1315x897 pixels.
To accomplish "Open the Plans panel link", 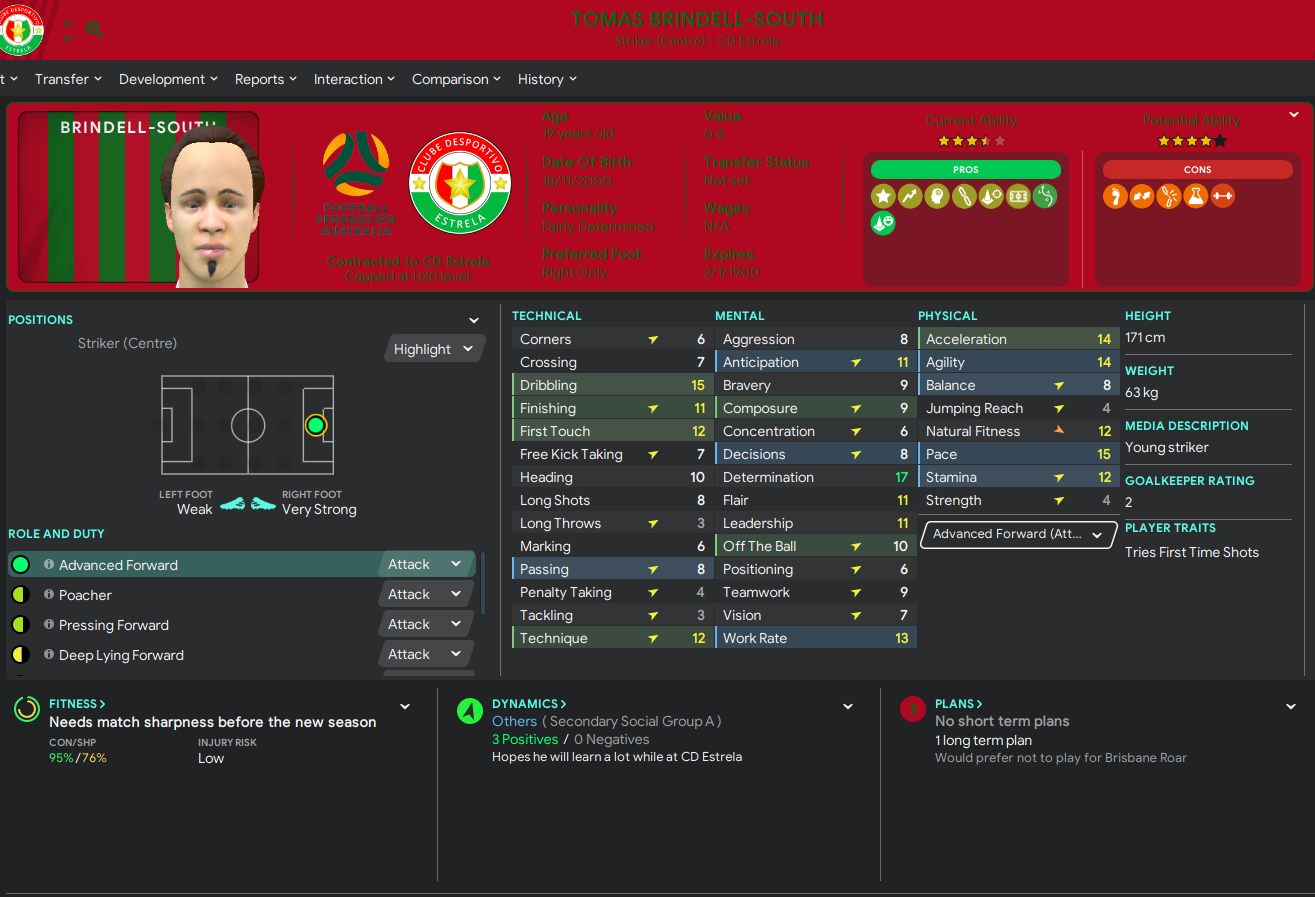I will [958, 704].
